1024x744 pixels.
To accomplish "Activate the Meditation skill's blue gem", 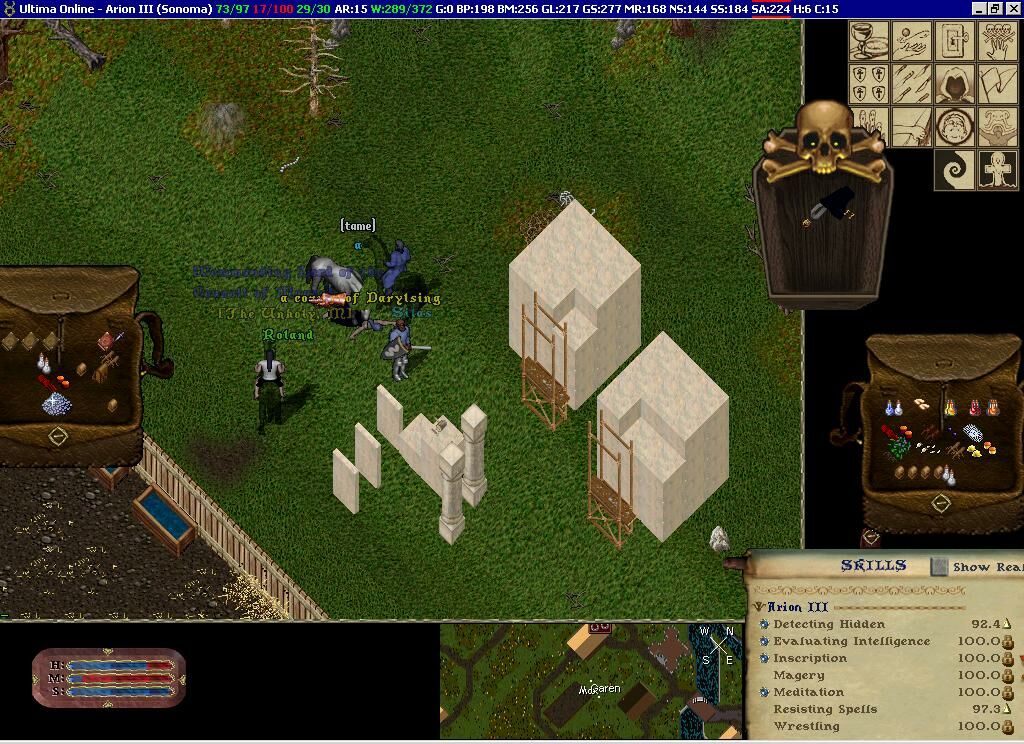I will click(764, 692).
